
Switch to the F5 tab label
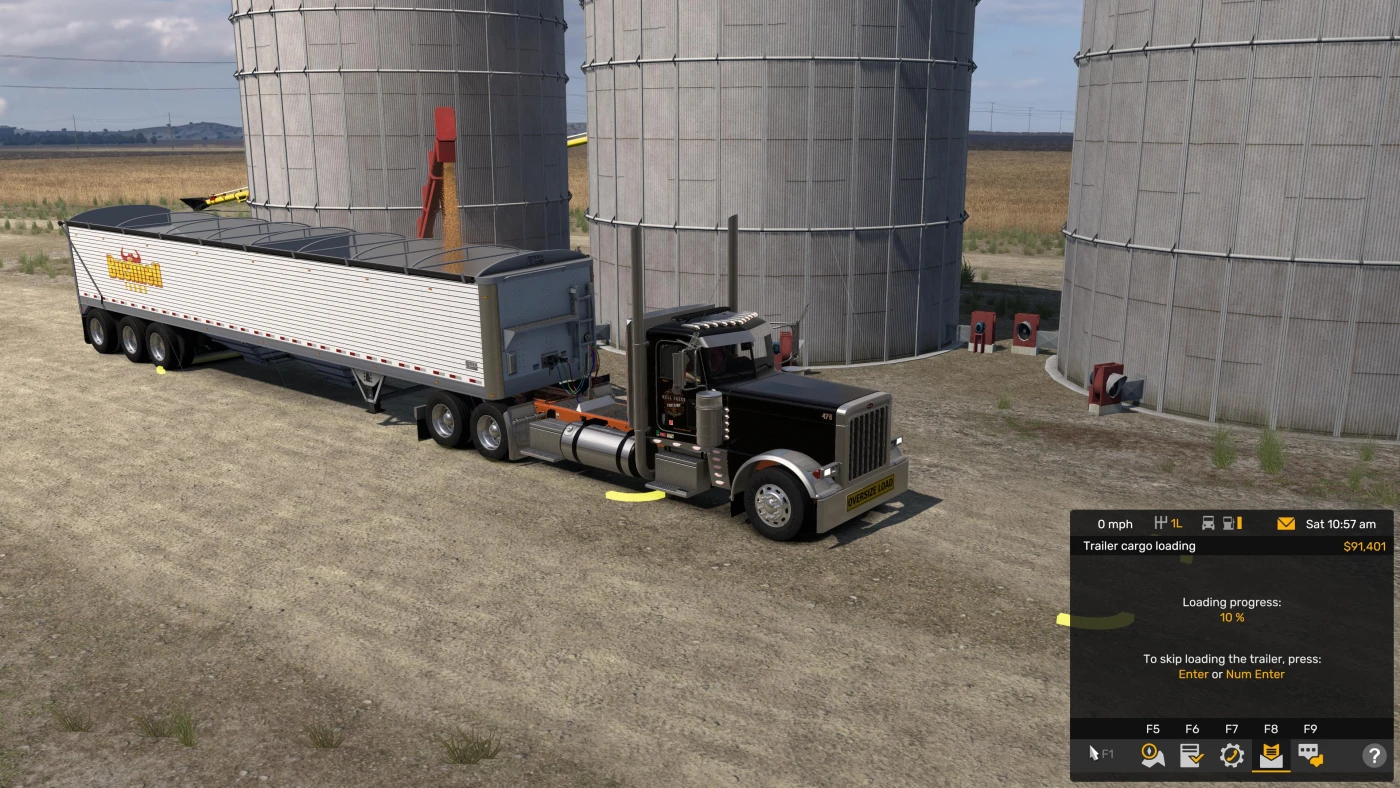(1152, 728)
